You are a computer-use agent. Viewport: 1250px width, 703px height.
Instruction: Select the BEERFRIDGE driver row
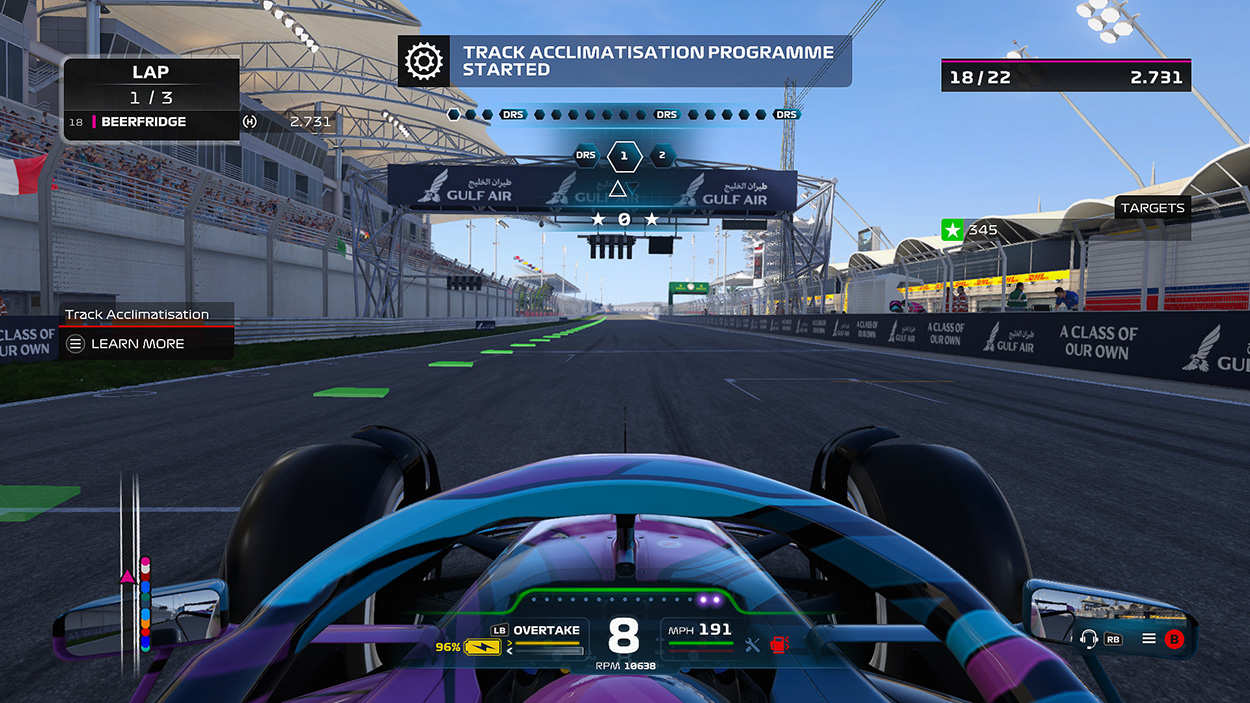[x=150, y=122]
